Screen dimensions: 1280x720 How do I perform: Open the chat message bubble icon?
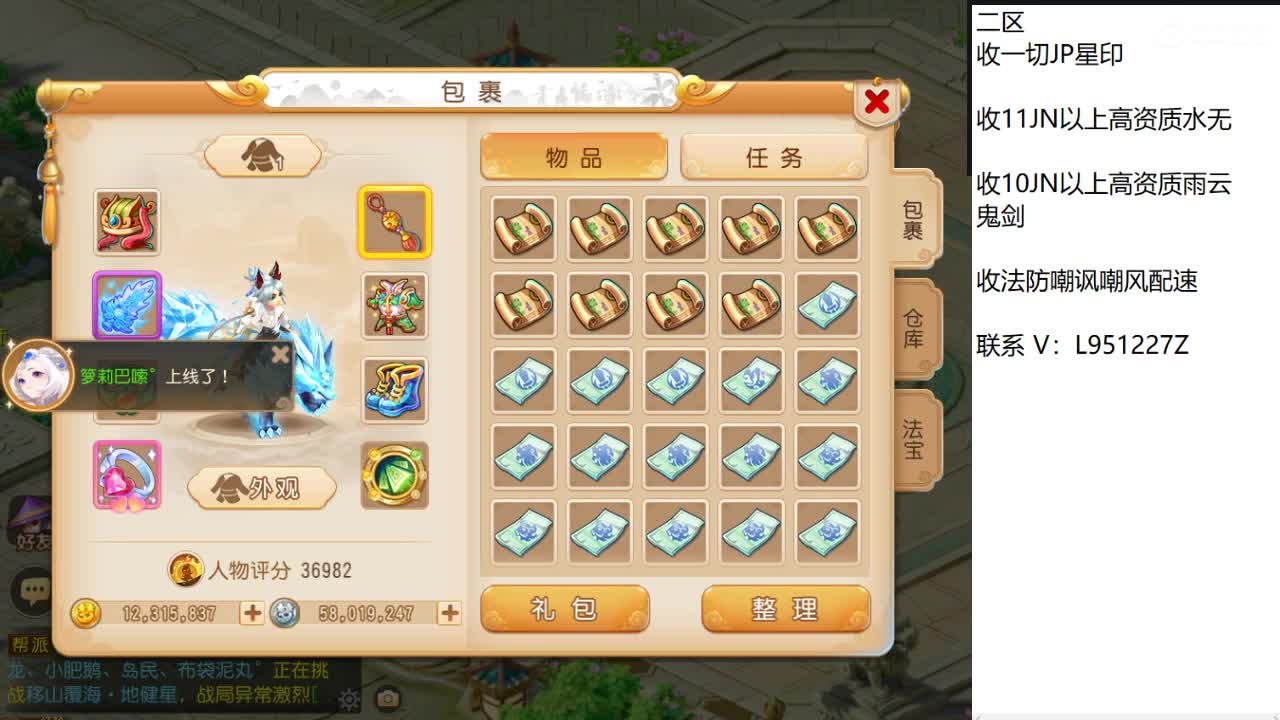(x=33, y=592)
